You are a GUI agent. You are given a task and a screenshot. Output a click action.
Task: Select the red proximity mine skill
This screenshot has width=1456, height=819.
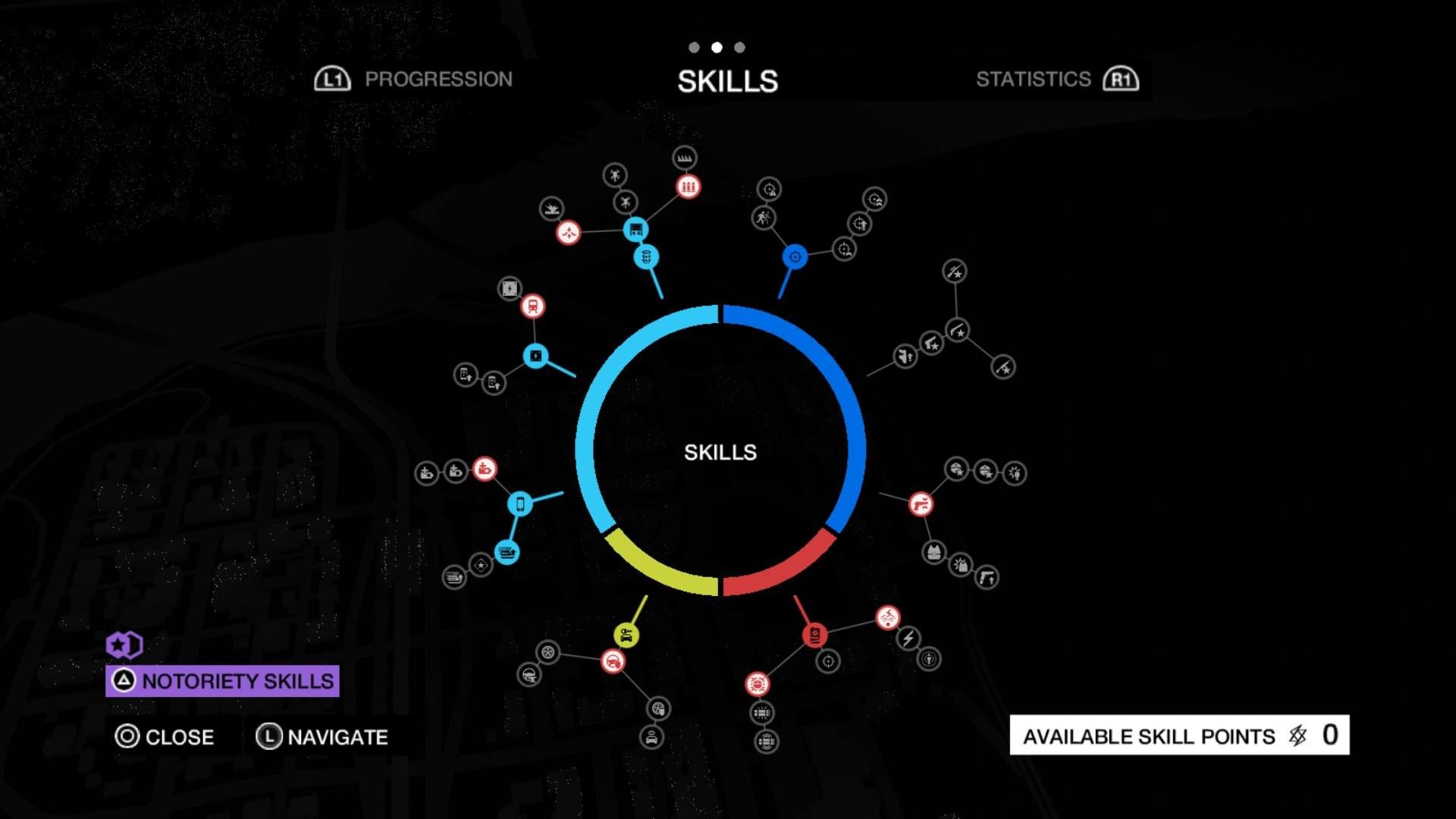[757, 684]
